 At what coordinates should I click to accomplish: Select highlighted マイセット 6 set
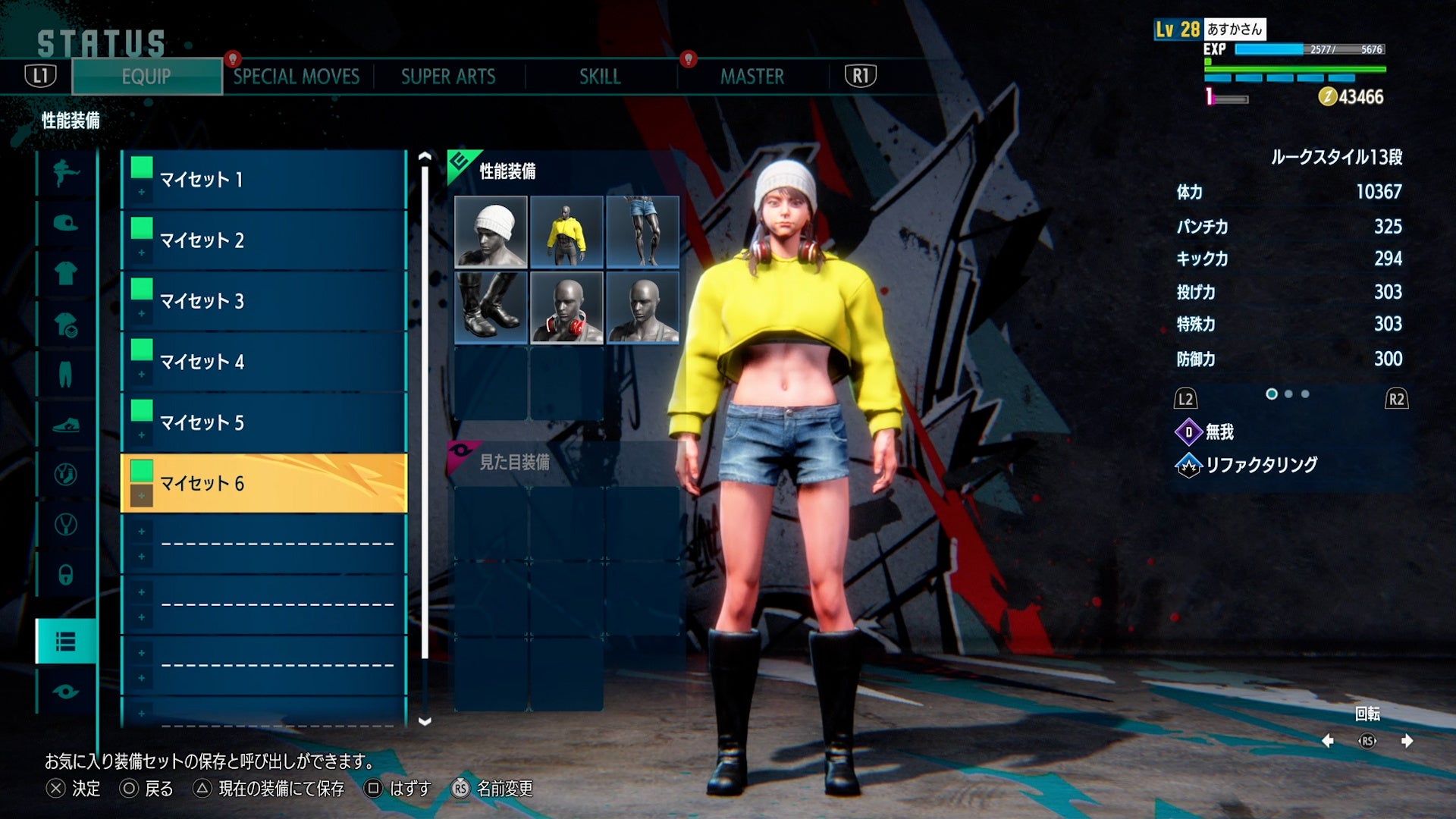pos(264,483)
